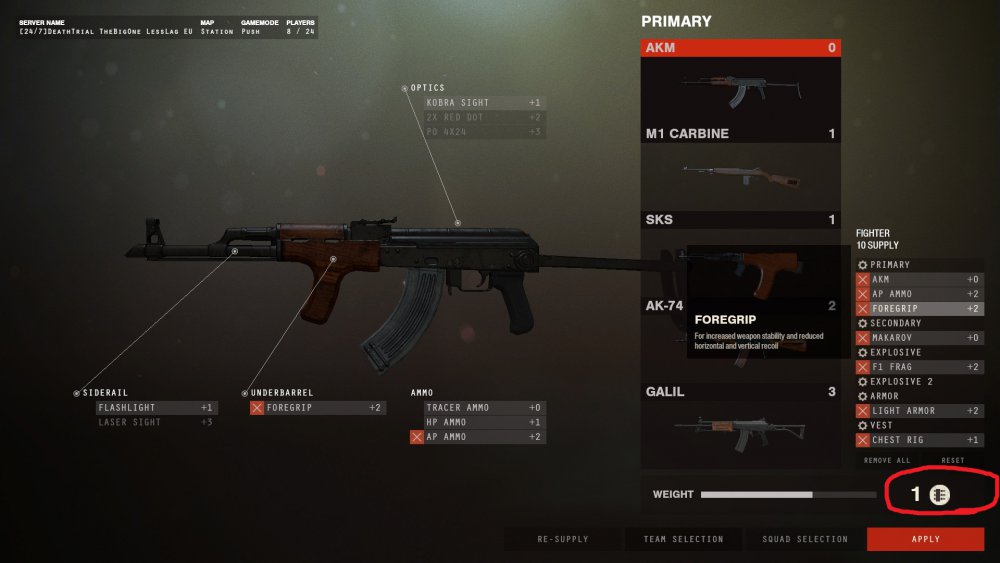Remove Makarov from loadout summary
1000x563 pixels.
863,338
